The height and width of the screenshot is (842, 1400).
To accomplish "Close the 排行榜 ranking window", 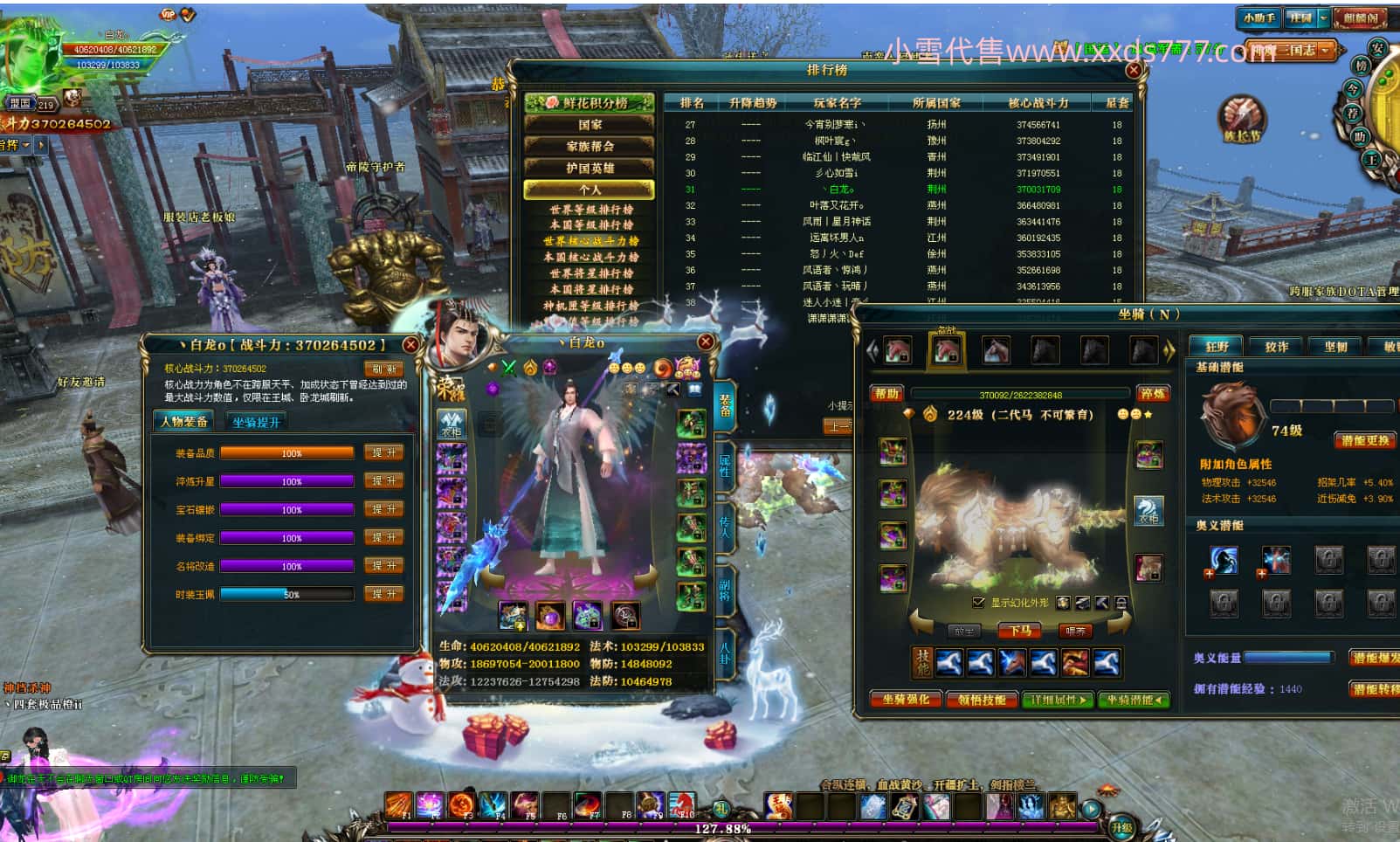I will click(1134, 70).
